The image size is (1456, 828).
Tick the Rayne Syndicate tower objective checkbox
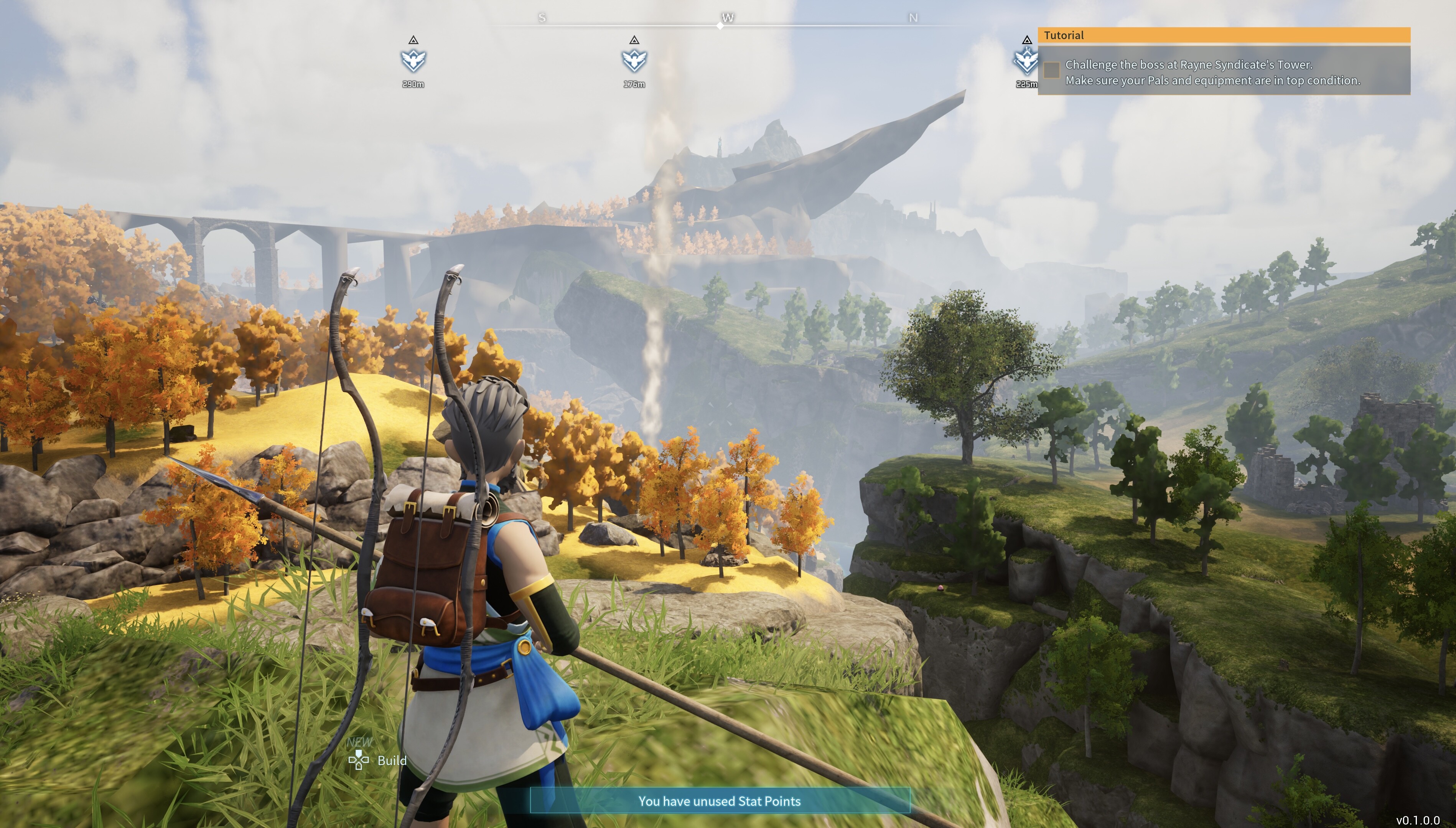(x=1051, y=70)
